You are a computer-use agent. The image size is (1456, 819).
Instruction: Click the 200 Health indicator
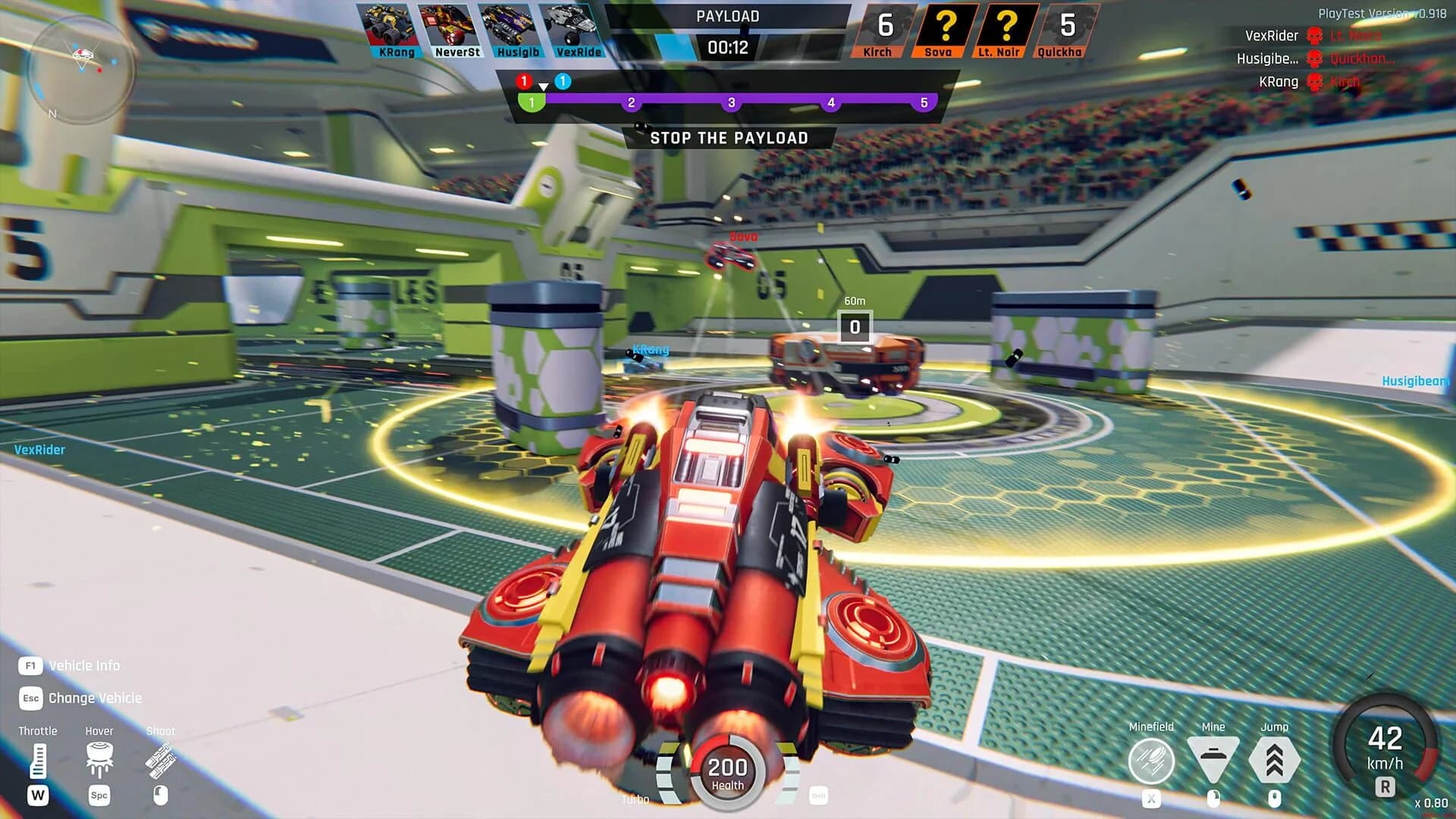pos(729,770)
